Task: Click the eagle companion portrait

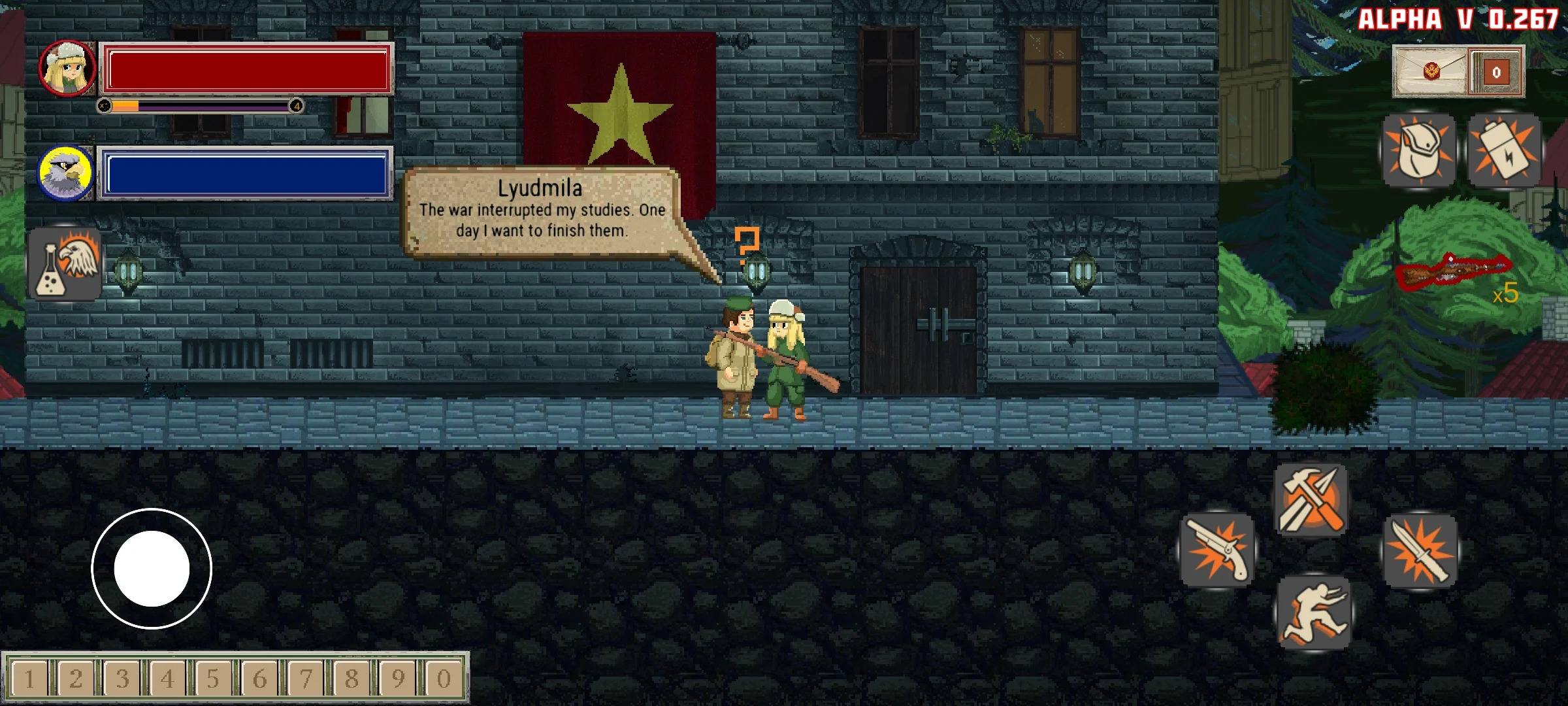Action: point(67,173)
